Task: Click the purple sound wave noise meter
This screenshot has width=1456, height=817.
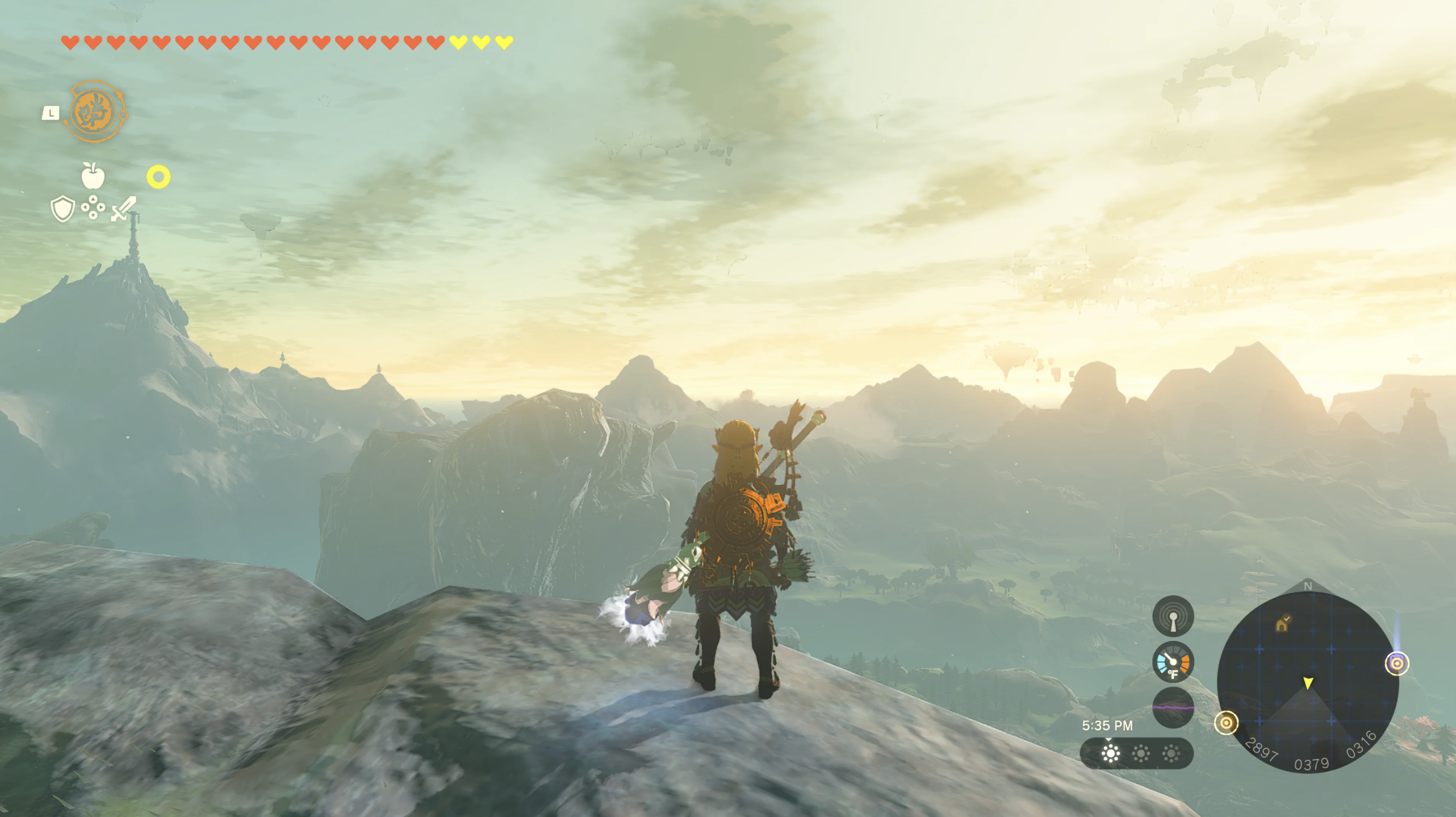Action: click(1173, 707)
